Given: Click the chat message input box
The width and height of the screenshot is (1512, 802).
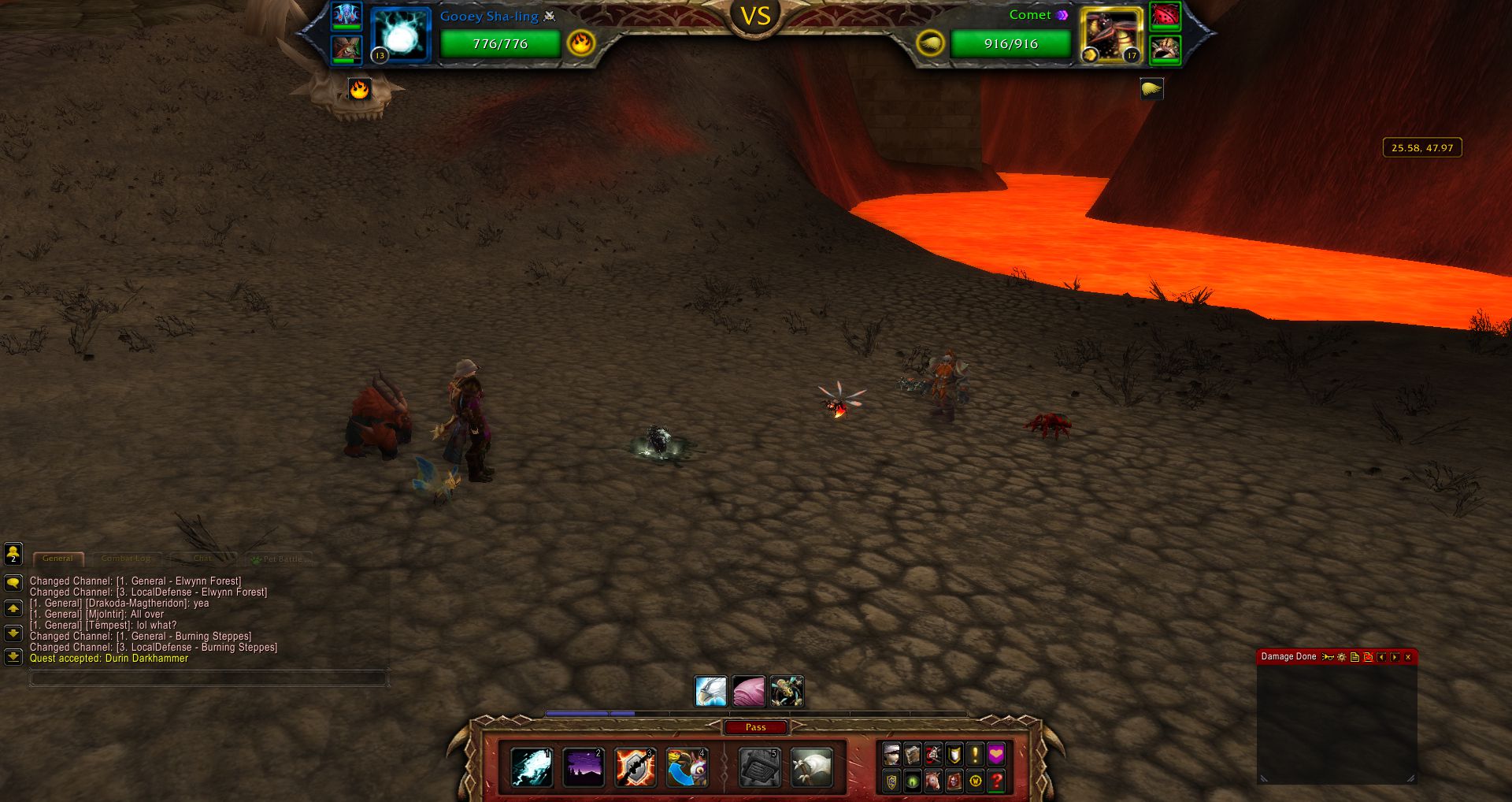Looking at the screenshot, I should pos(208,678).
